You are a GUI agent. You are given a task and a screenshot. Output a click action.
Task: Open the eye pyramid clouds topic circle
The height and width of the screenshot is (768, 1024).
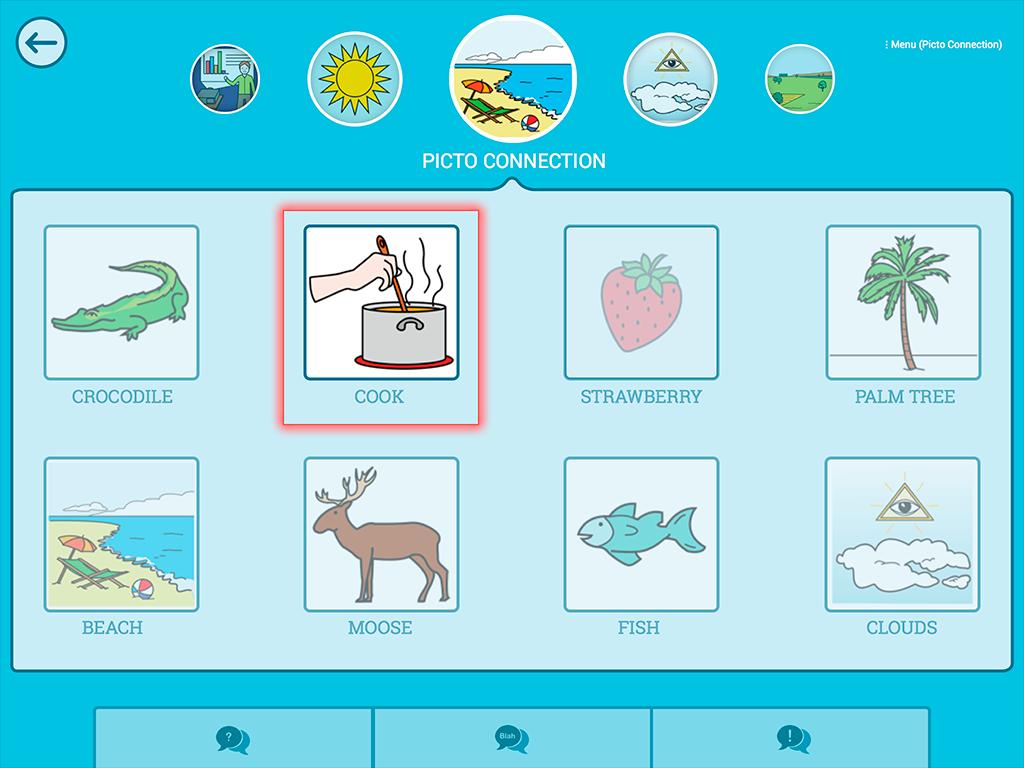pos(670,79)
